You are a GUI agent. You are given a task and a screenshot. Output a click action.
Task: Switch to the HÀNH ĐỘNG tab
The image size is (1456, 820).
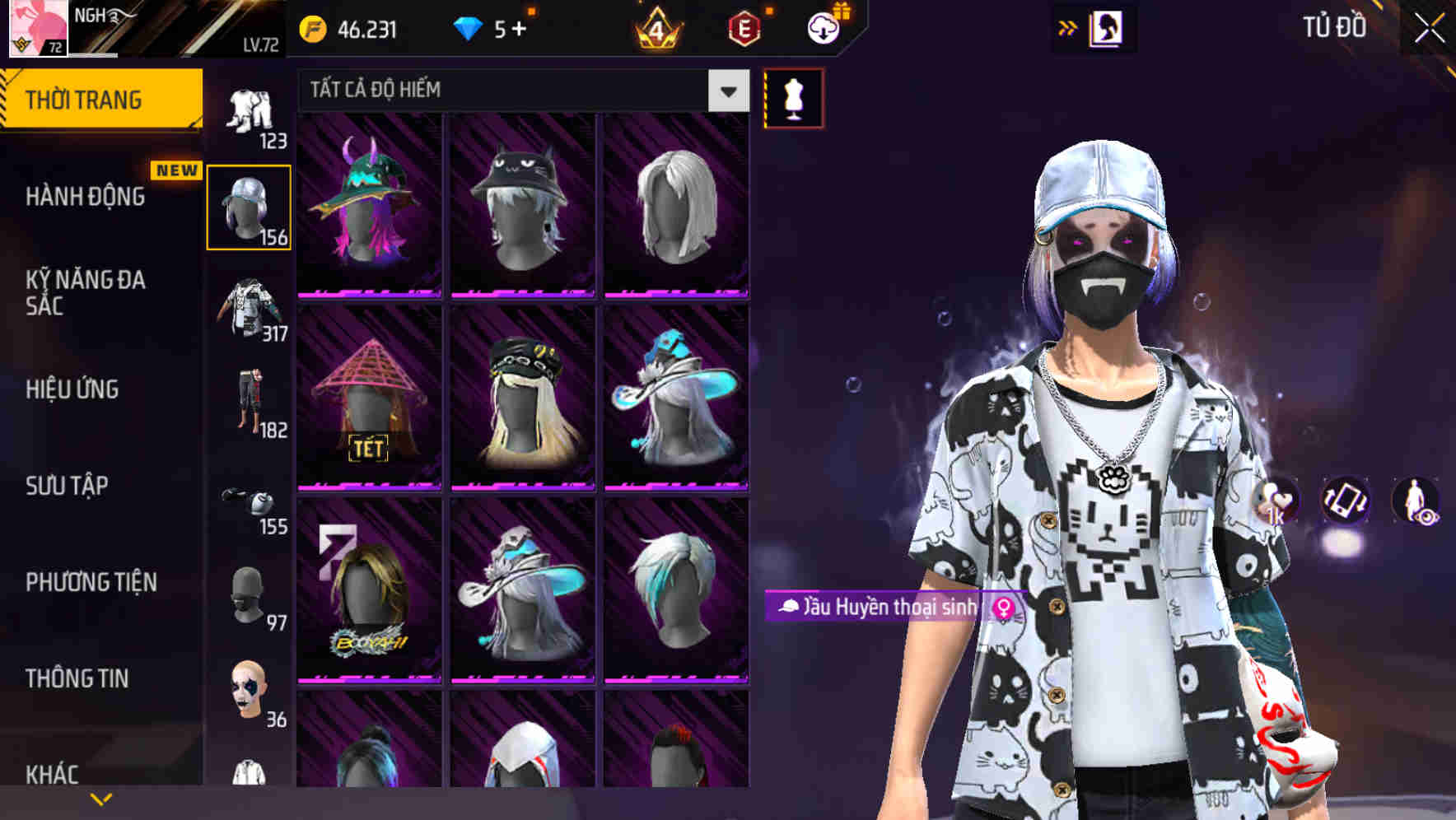click(85, 197)
